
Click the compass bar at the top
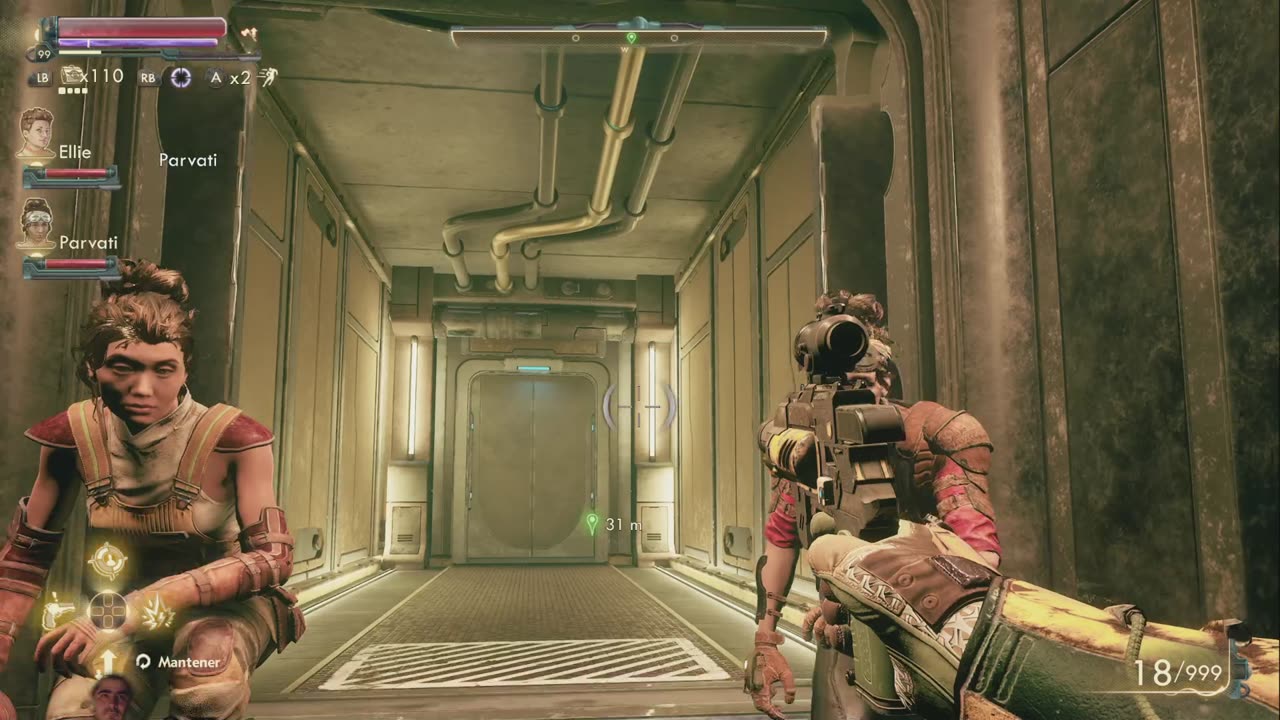point(639,38)
